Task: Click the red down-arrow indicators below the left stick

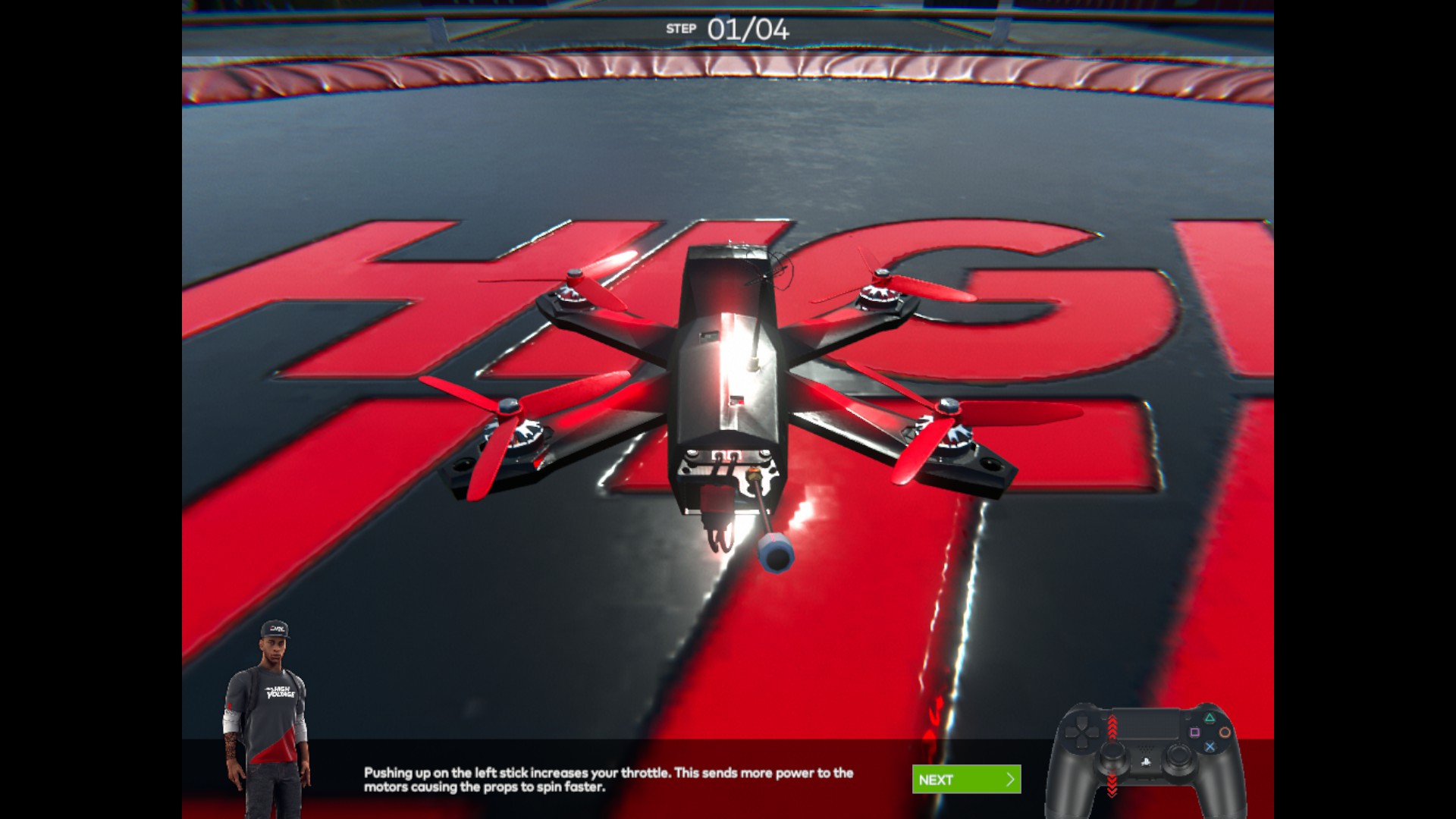Action: pos(1112,783)
